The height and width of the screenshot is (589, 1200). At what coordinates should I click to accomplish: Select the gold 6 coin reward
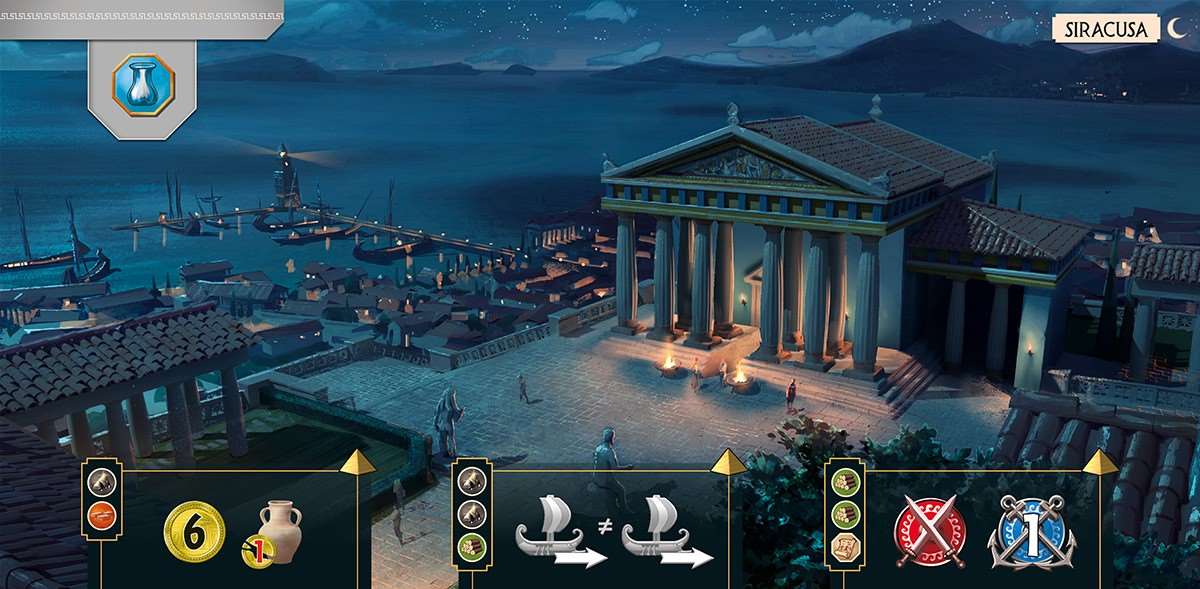[194, 532]
